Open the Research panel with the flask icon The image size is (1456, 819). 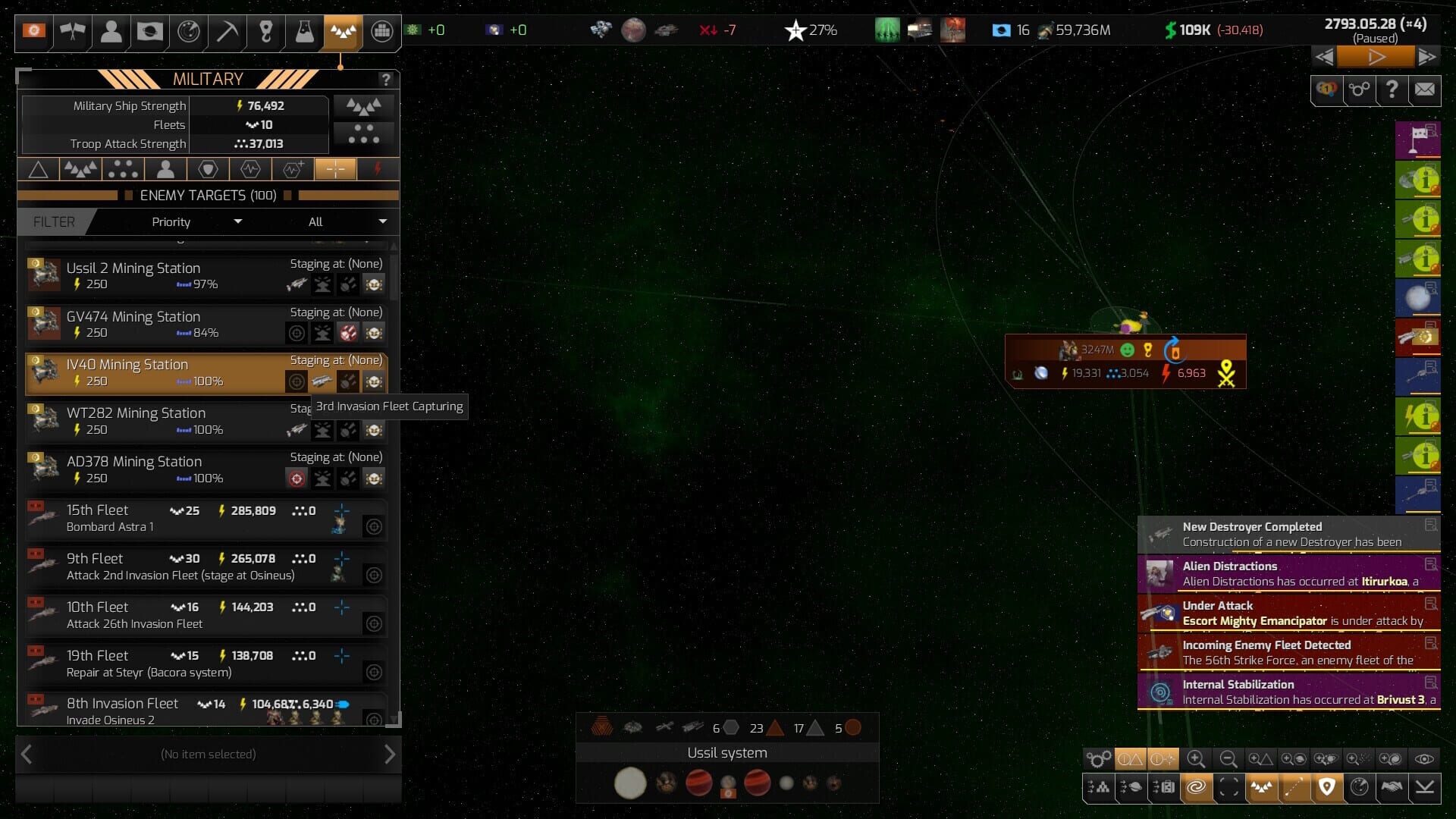(x=304, y=32)
